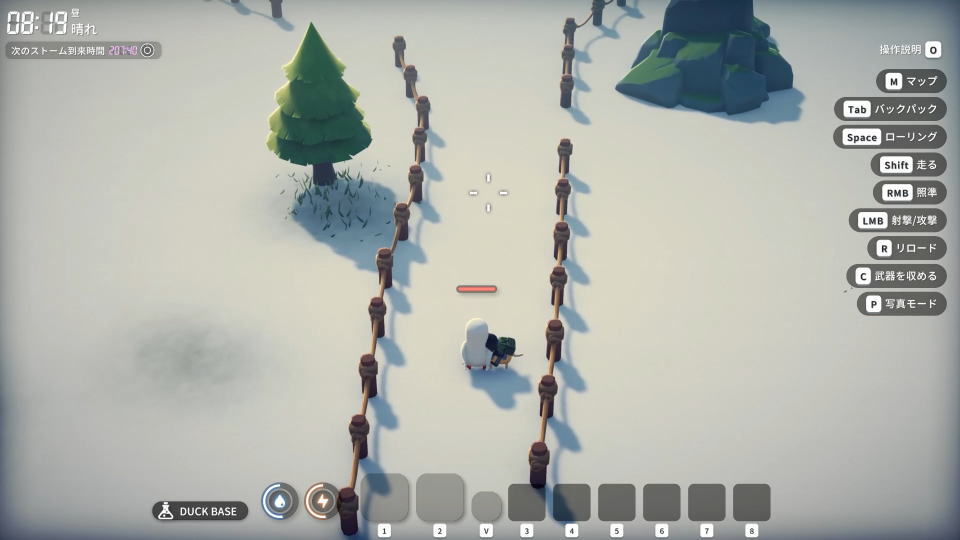Choose the small hotbar slot labeled V
The height and width of the screenshot is (540, 960).
486,505
